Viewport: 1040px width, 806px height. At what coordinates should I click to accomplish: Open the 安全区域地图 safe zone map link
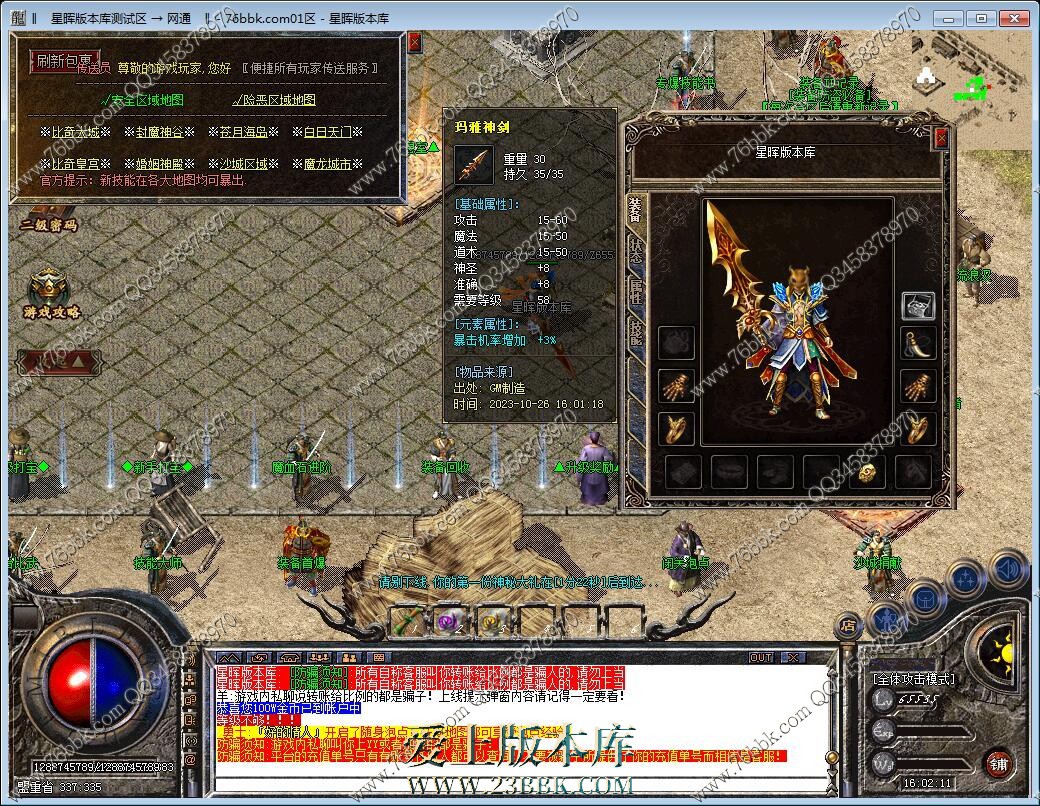pyautogui.click(x=143, y=100)
